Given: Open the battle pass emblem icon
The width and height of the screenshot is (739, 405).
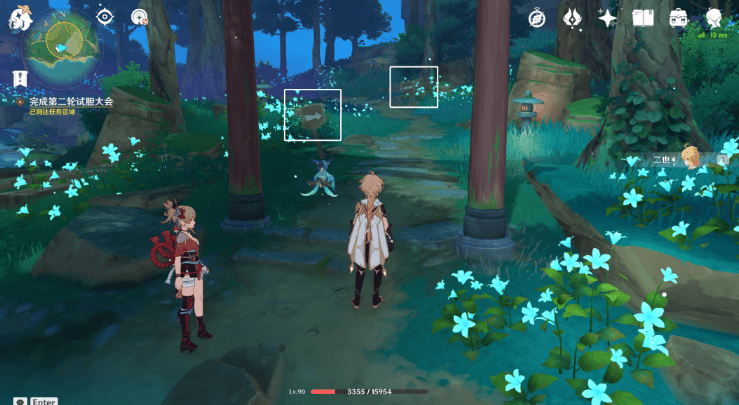Looking at the screenshot, I should tap(572, 18).
